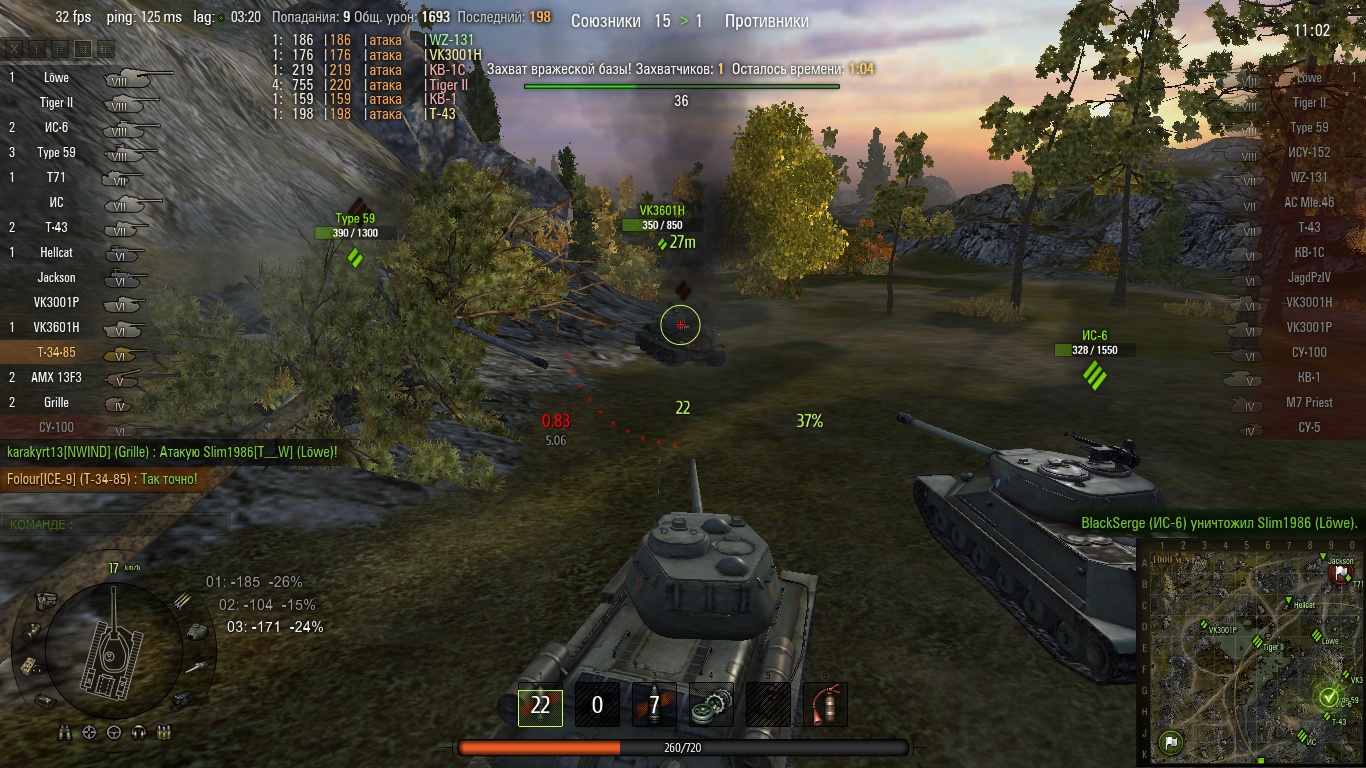Choose the empty shell slot showing 0
1366x768 pixels.
pyautogui.click(x=597, y=706)
